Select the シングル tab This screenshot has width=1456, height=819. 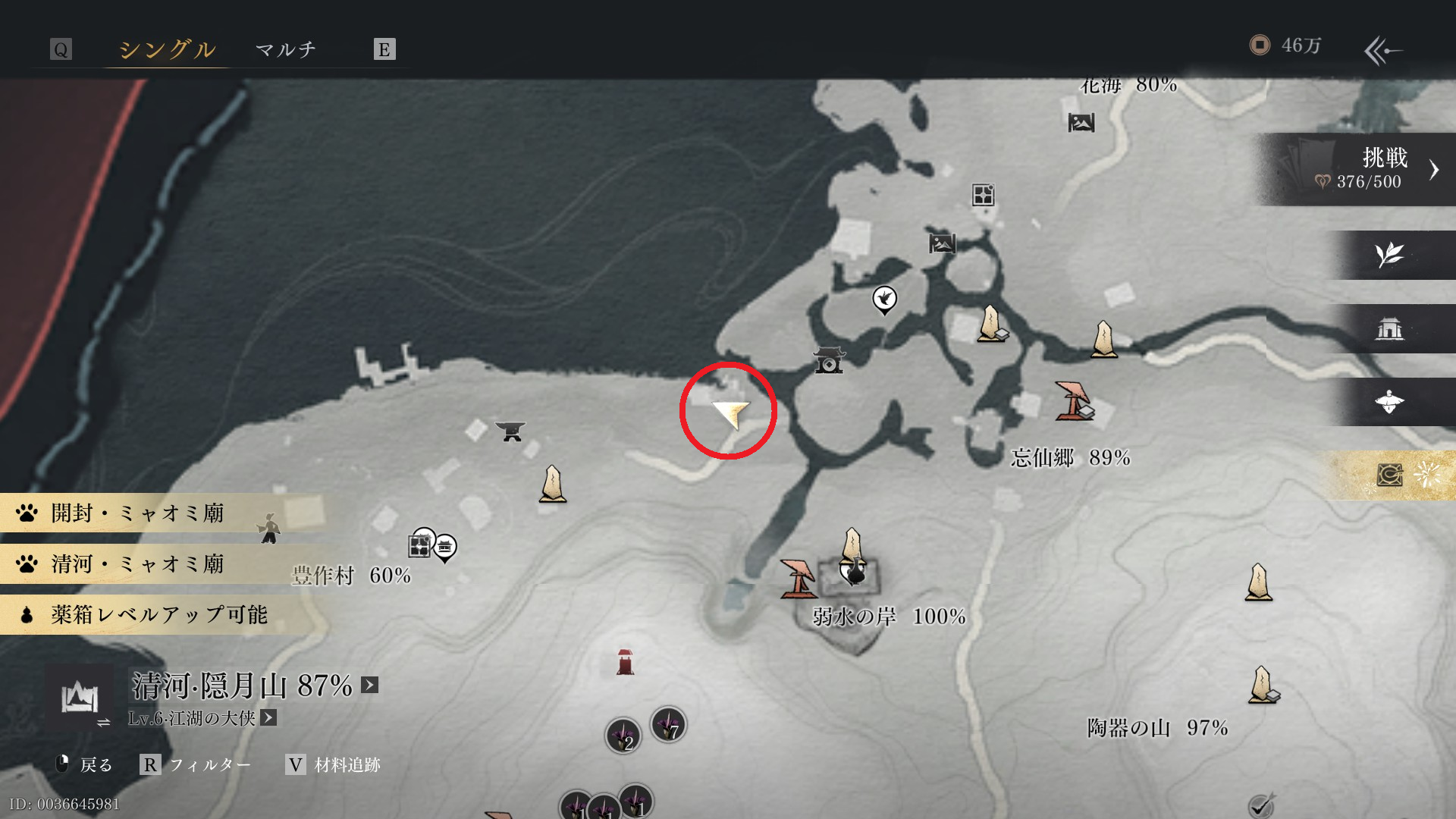pyautogui.click(x=167, y=50)
